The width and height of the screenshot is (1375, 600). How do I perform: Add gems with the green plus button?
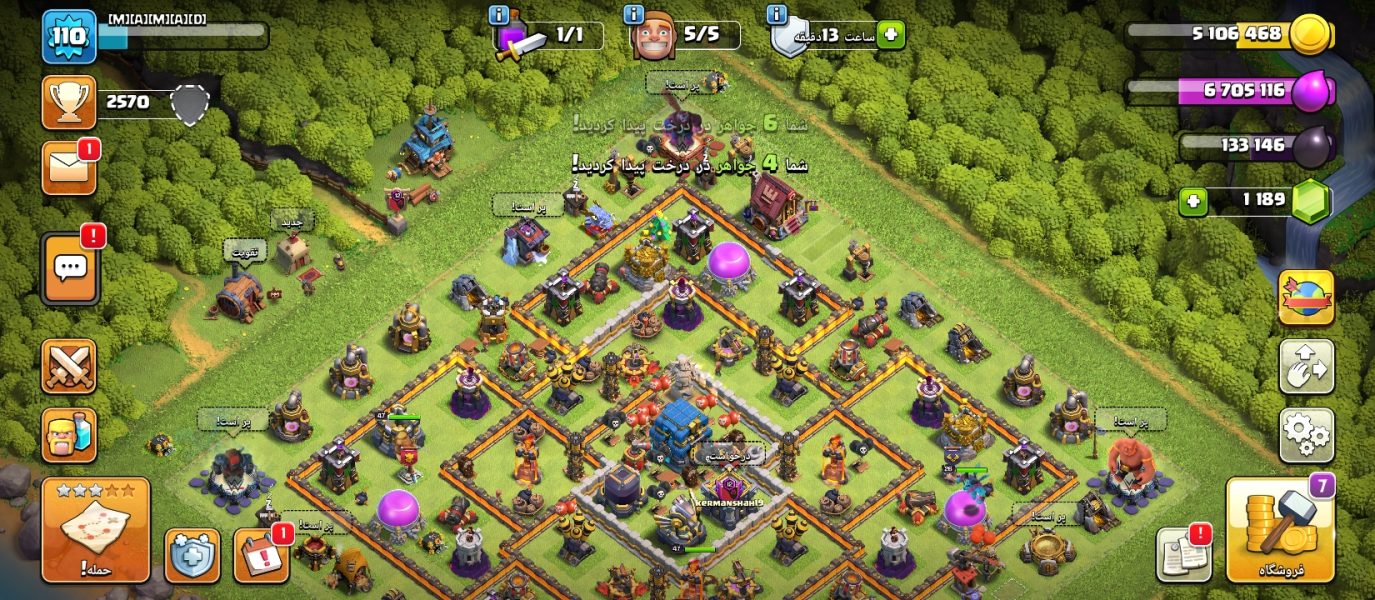[1191, 201]
